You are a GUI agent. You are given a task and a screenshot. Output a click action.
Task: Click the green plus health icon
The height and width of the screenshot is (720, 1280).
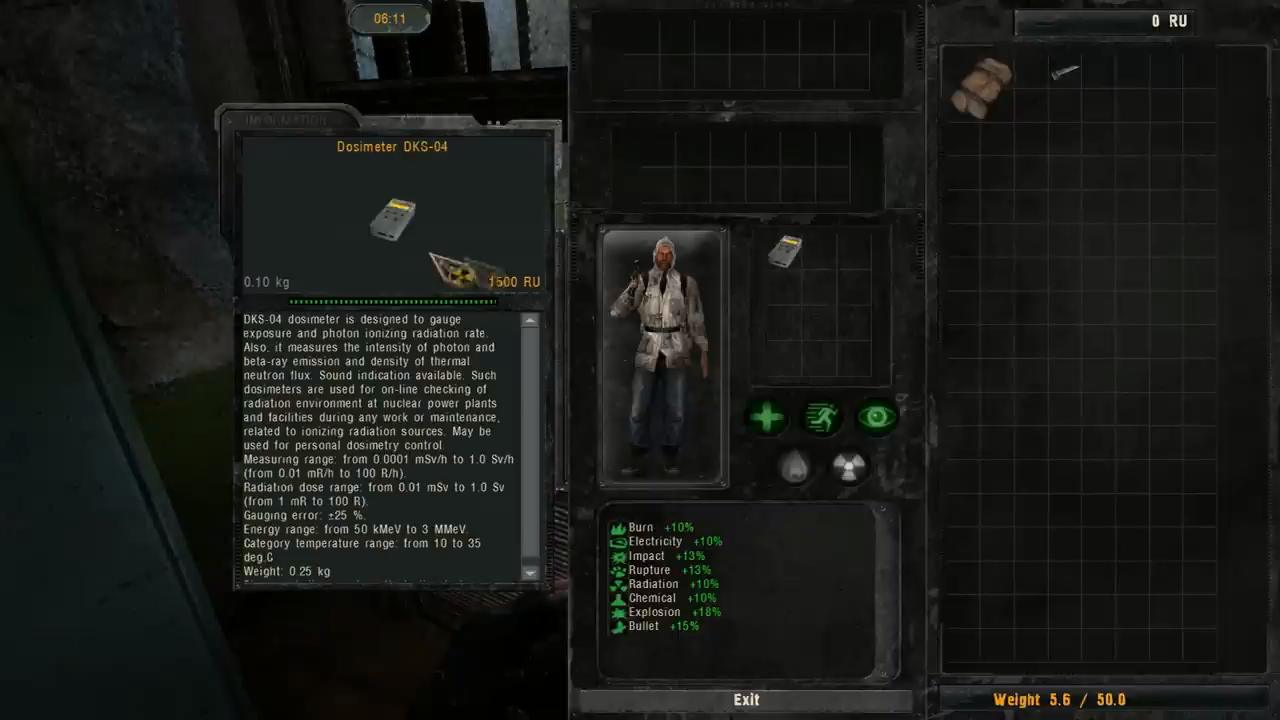(x=767, y=417)
